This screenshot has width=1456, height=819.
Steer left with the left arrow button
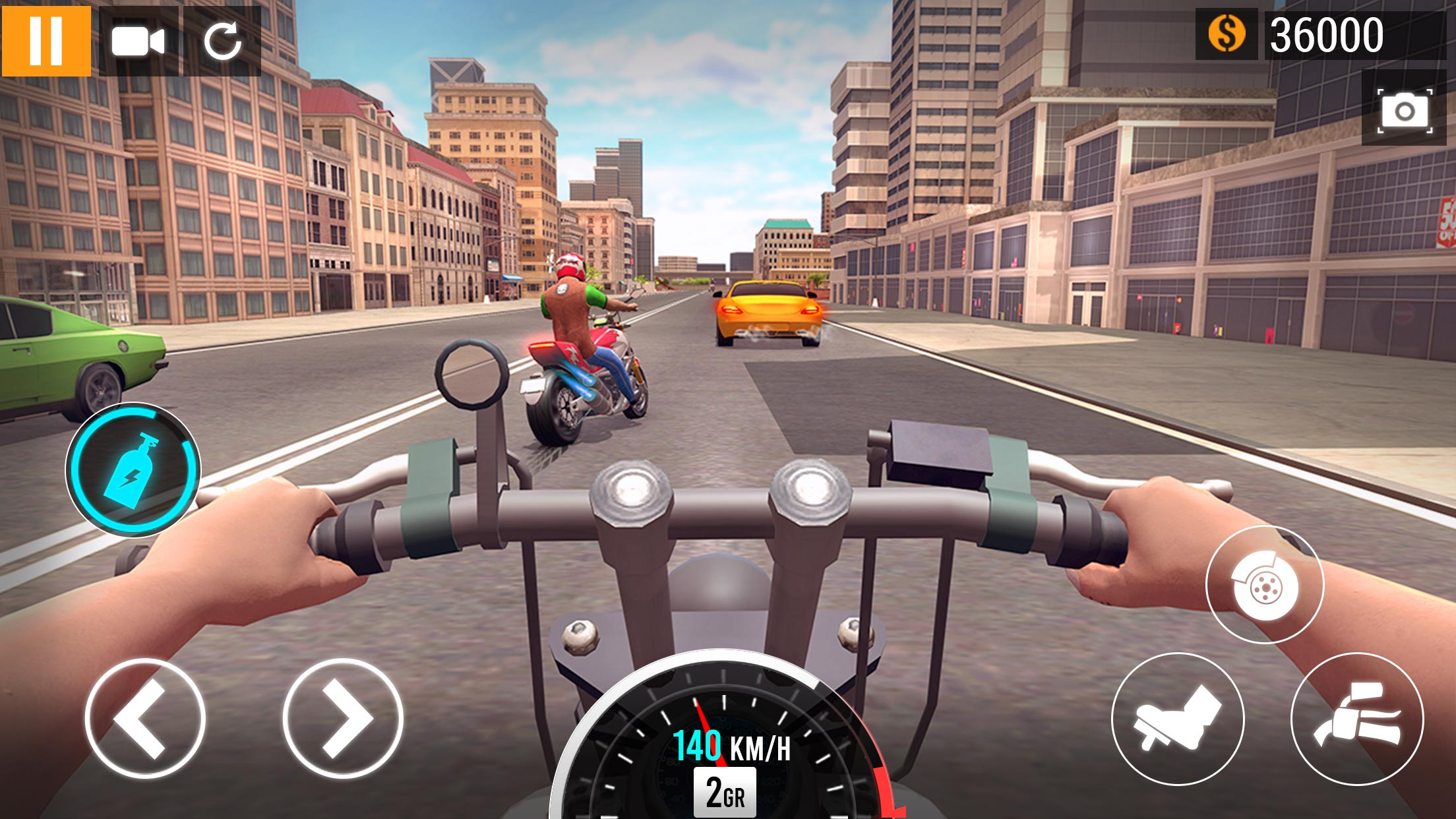(x=145, y=718)
